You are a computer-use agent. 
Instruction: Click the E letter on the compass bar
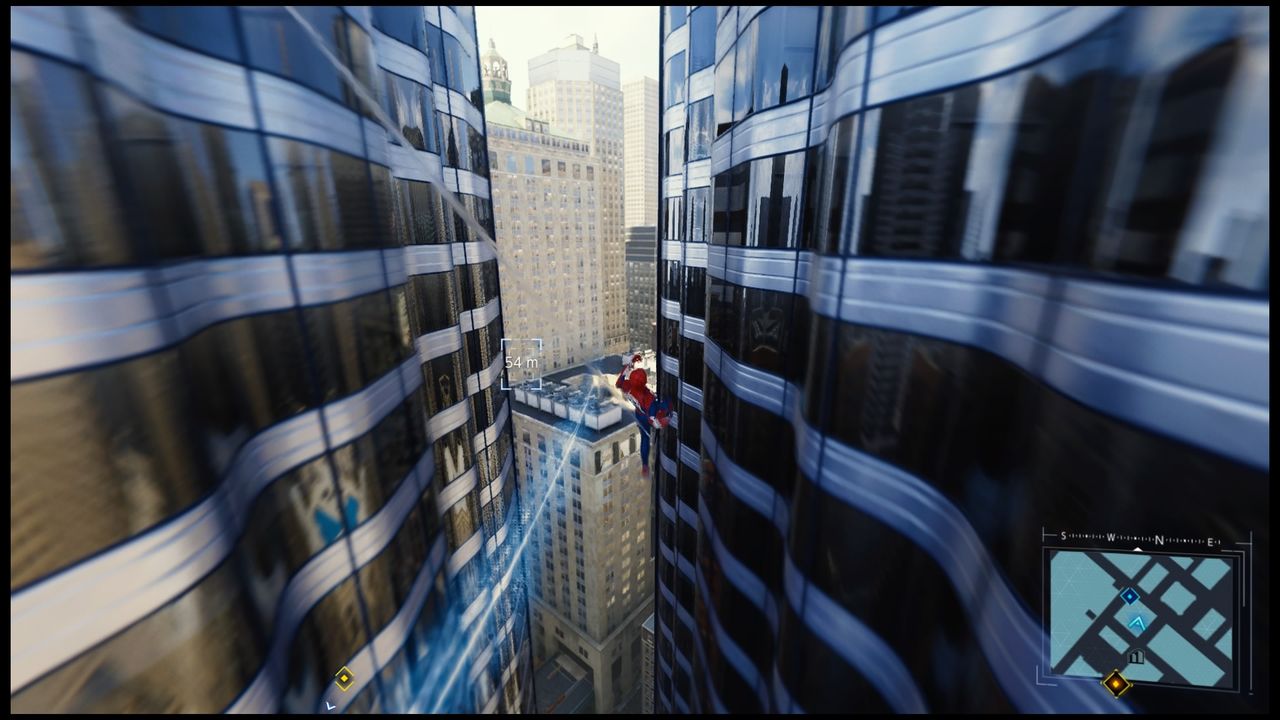(1210, 540)
